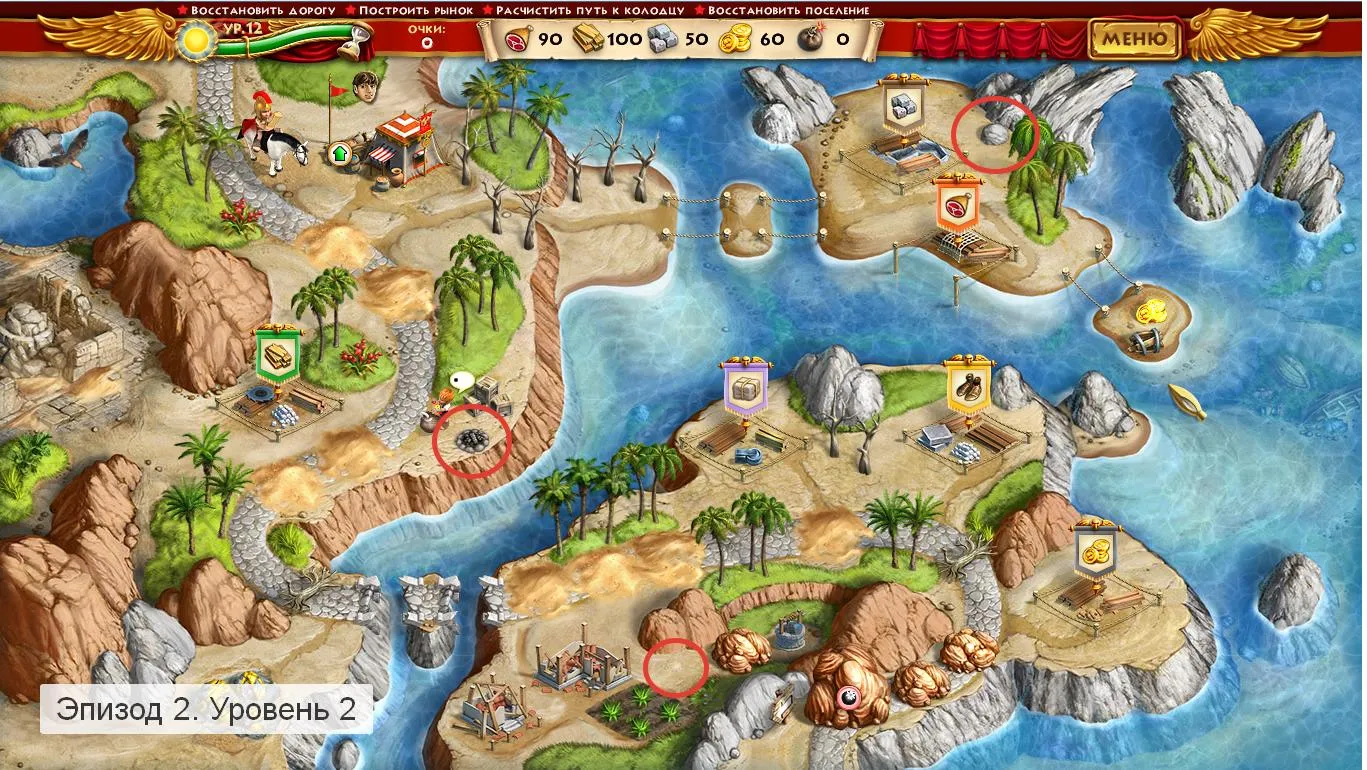Screen dimensions: 1367x770
Task: Show the 'Восстановить поселение' objective
Action: coord(787,10)
